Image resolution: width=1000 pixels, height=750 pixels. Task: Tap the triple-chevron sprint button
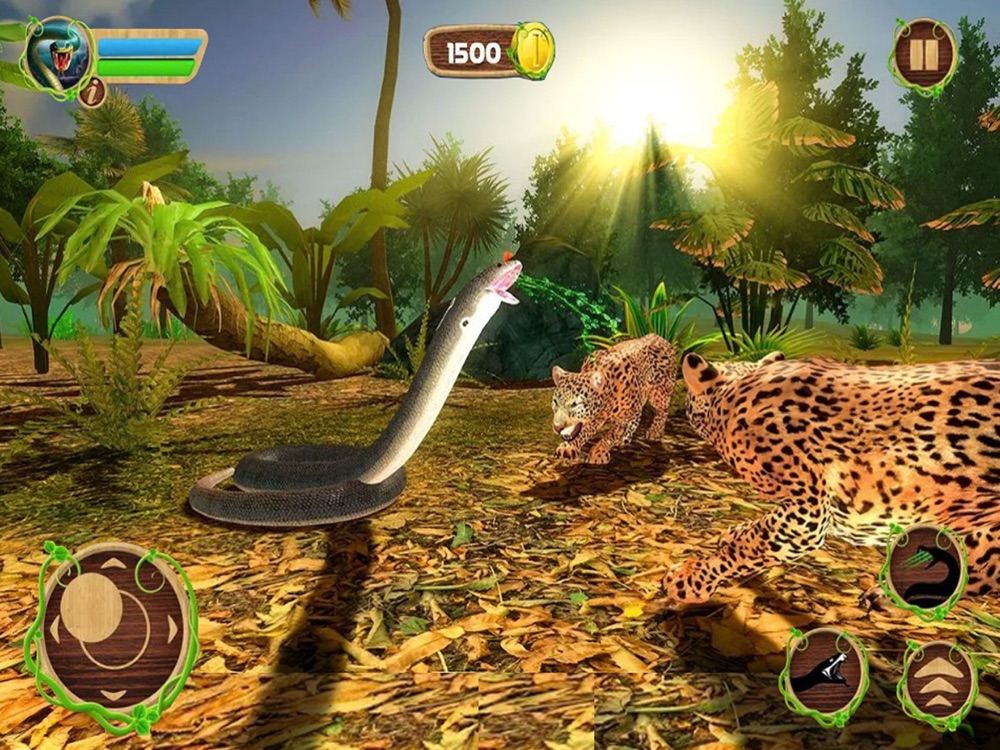pyautogui.click(x=937, y=683)
